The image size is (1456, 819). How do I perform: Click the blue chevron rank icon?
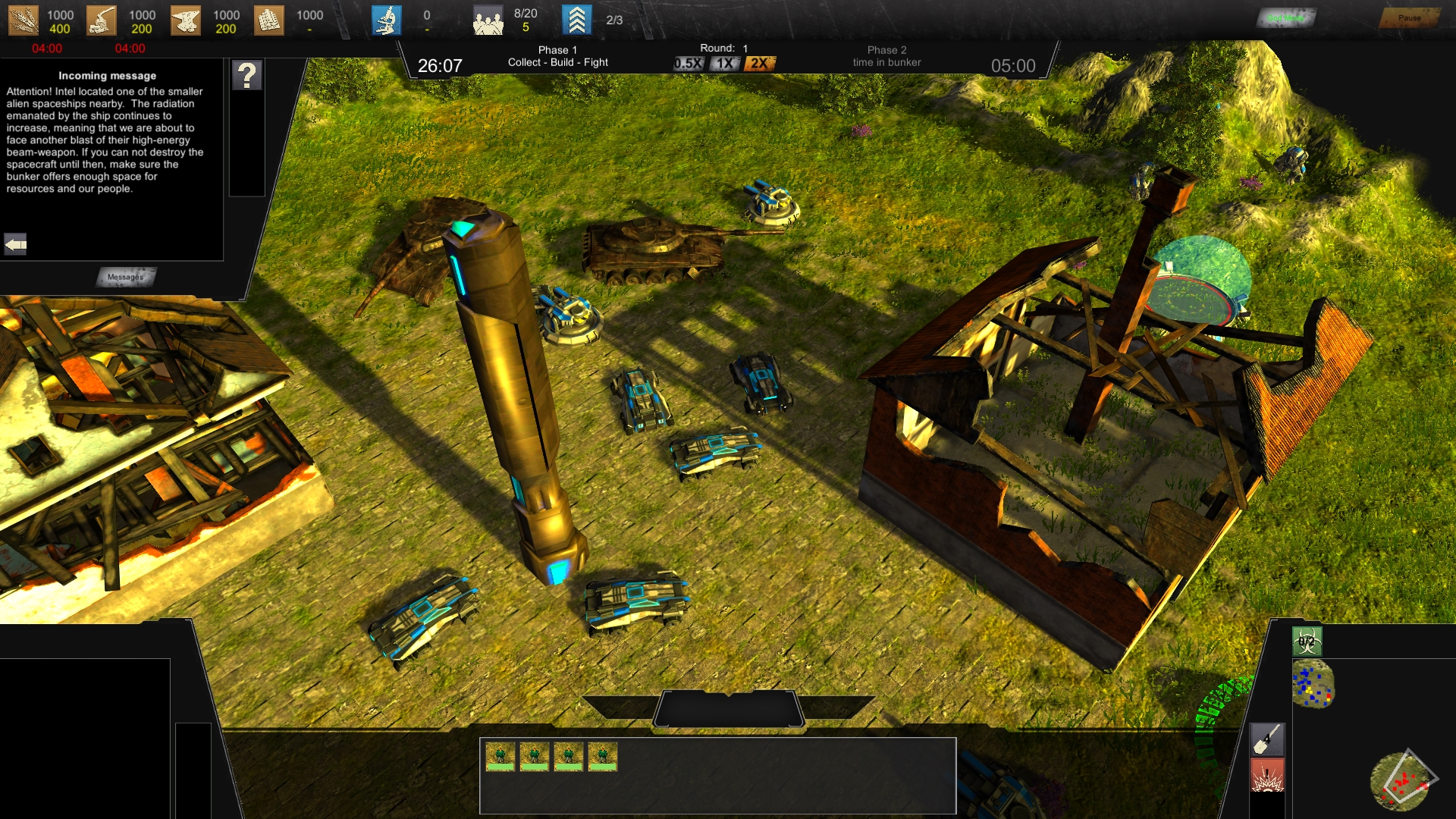click(576, 20)
